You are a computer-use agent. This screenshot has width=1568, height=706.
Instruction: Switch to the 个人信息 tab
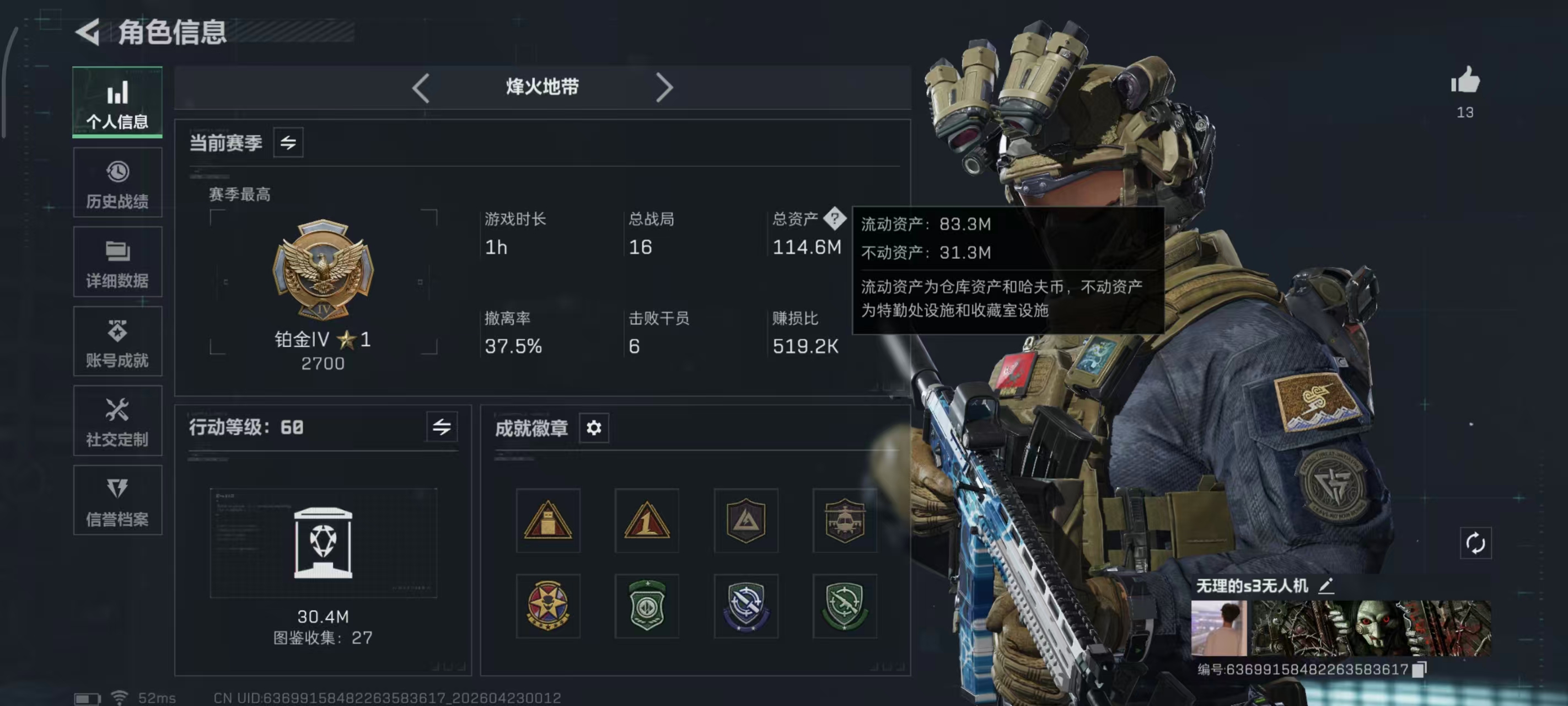point(117,103)
